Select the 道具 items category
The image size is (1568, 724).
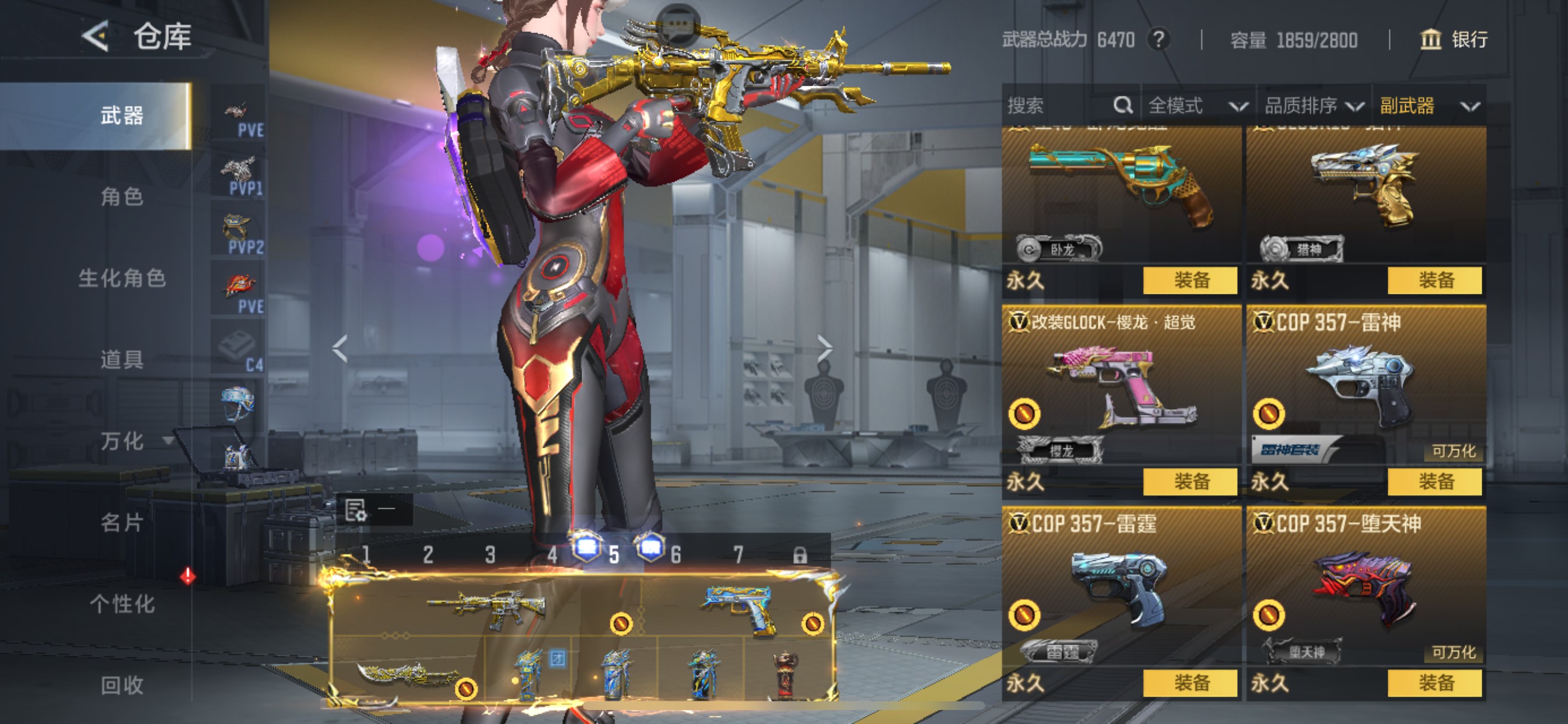click(x=122, y=360)
